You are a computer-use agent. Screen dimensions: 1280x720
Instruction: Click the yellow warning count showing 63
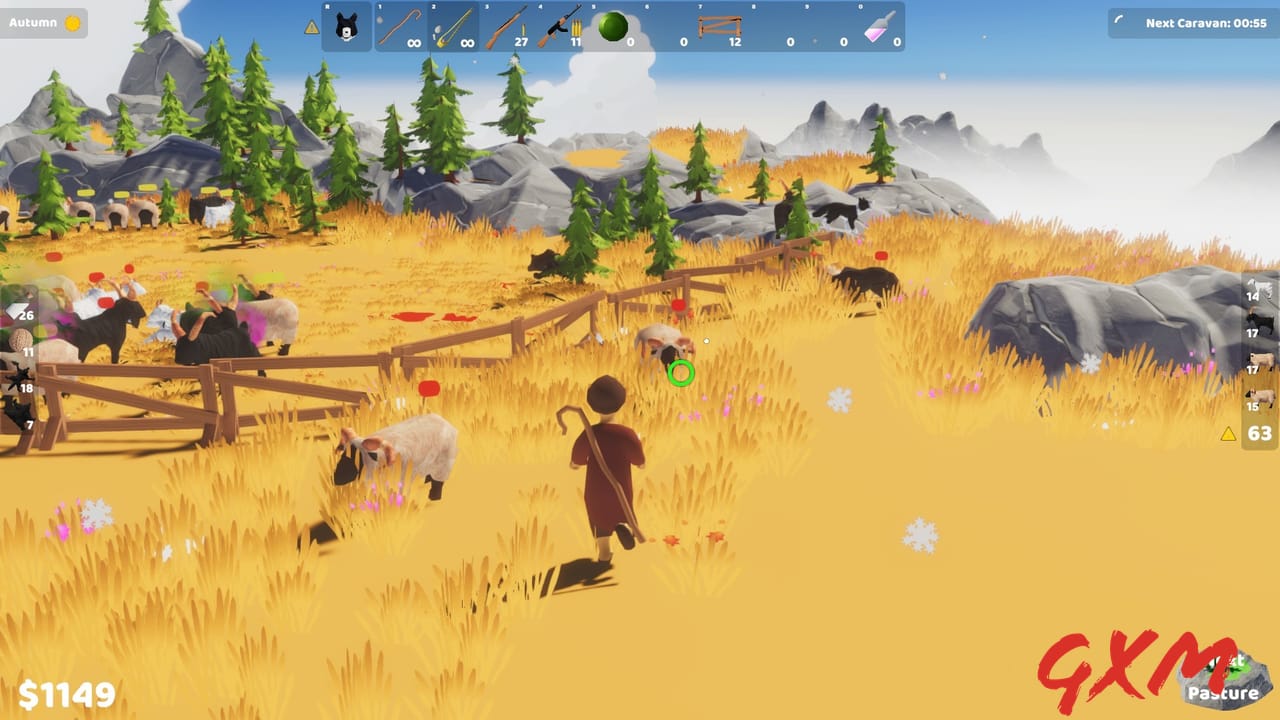click(1258, 432)
